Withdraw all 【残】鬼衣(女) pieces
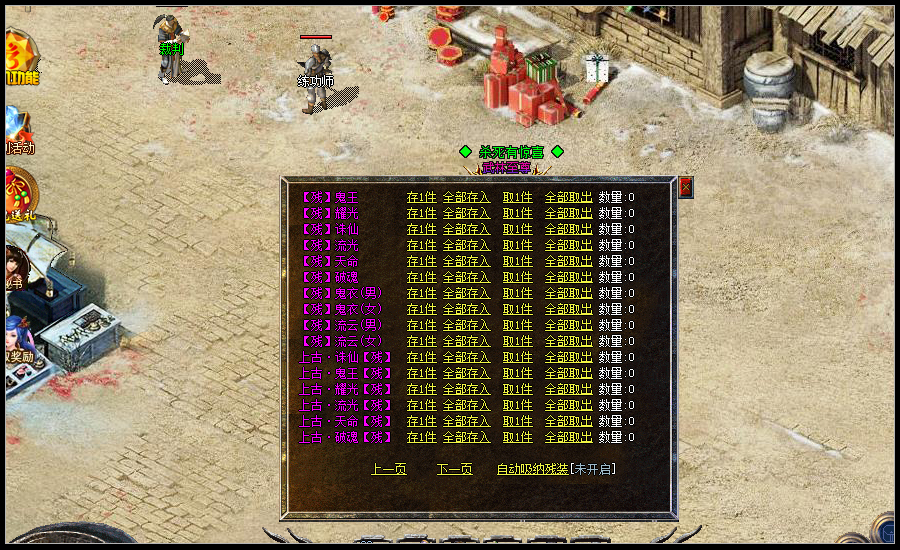This screenshot has width=900, height=550. tap(568, 309)
